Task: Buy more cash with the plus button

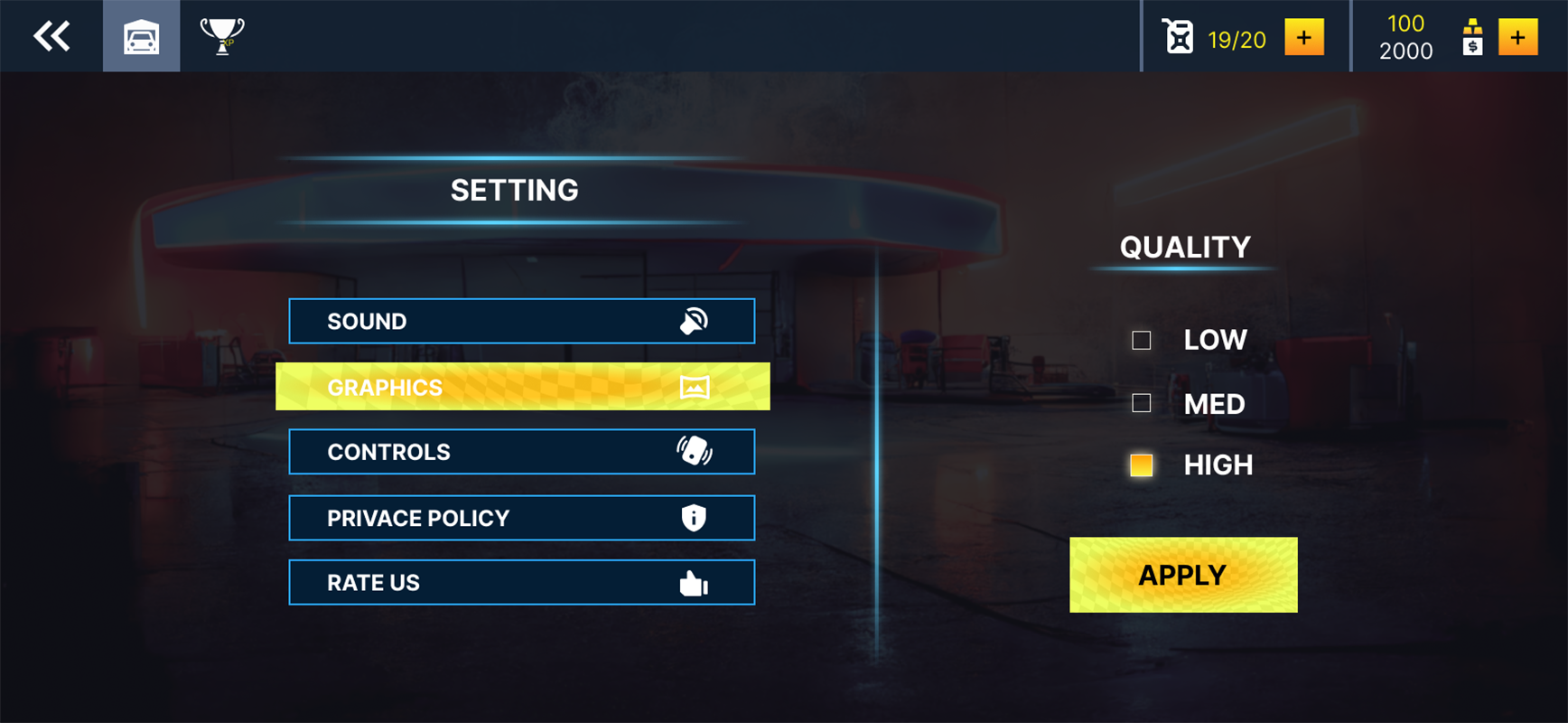Action: point(1517,37)
